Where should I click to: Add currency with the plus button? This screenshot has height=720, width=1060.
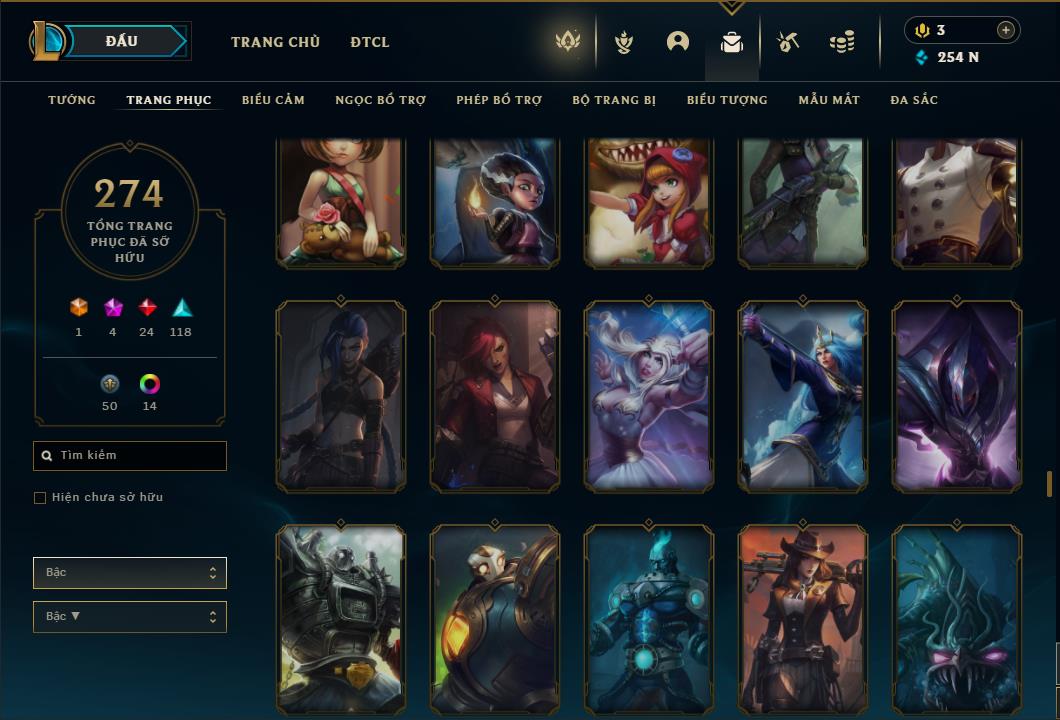[1005, 30]
